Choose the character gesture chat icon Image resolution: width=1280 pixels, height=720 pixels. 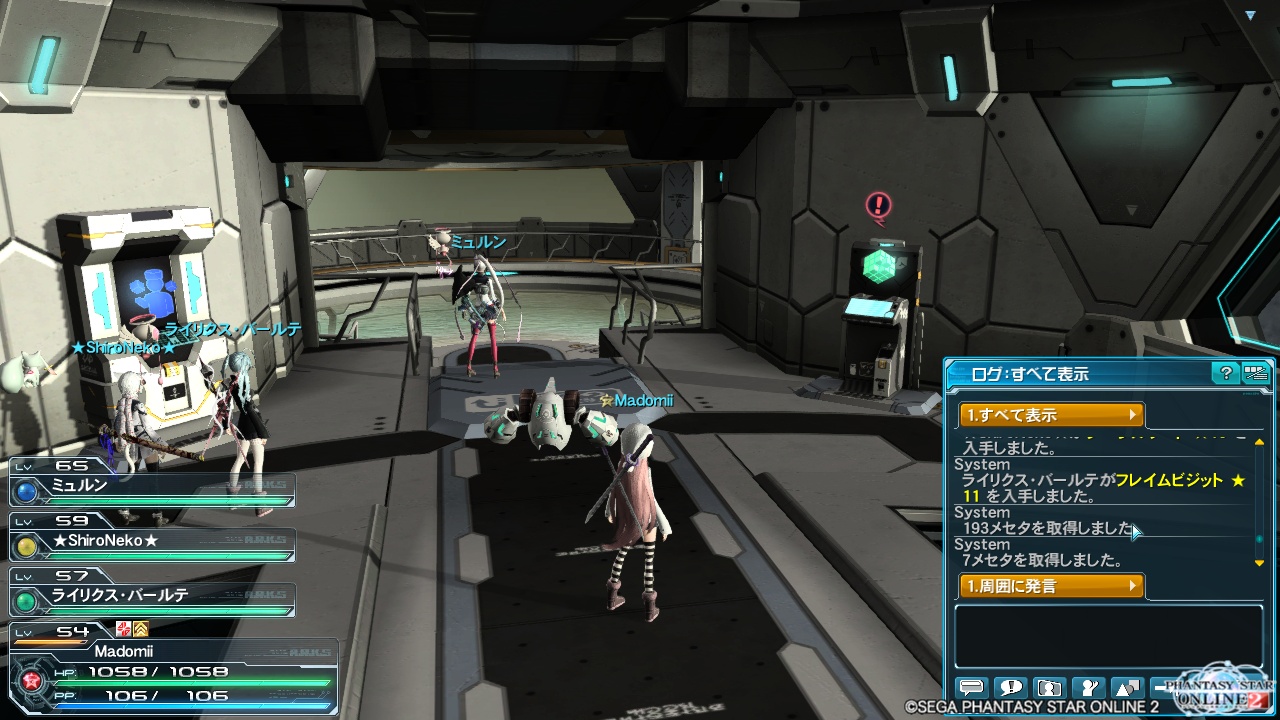click(x=1088, y=688)
